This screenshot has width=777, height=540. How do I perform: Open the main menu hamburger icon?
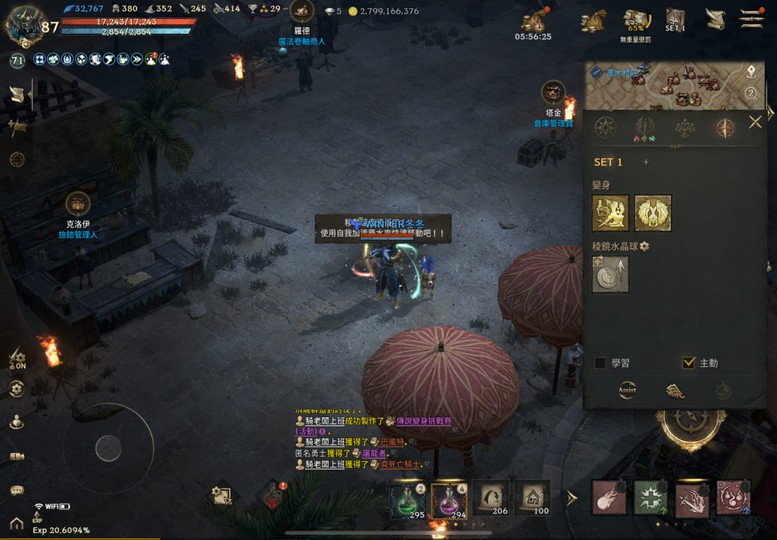click(x=751, y=18)
